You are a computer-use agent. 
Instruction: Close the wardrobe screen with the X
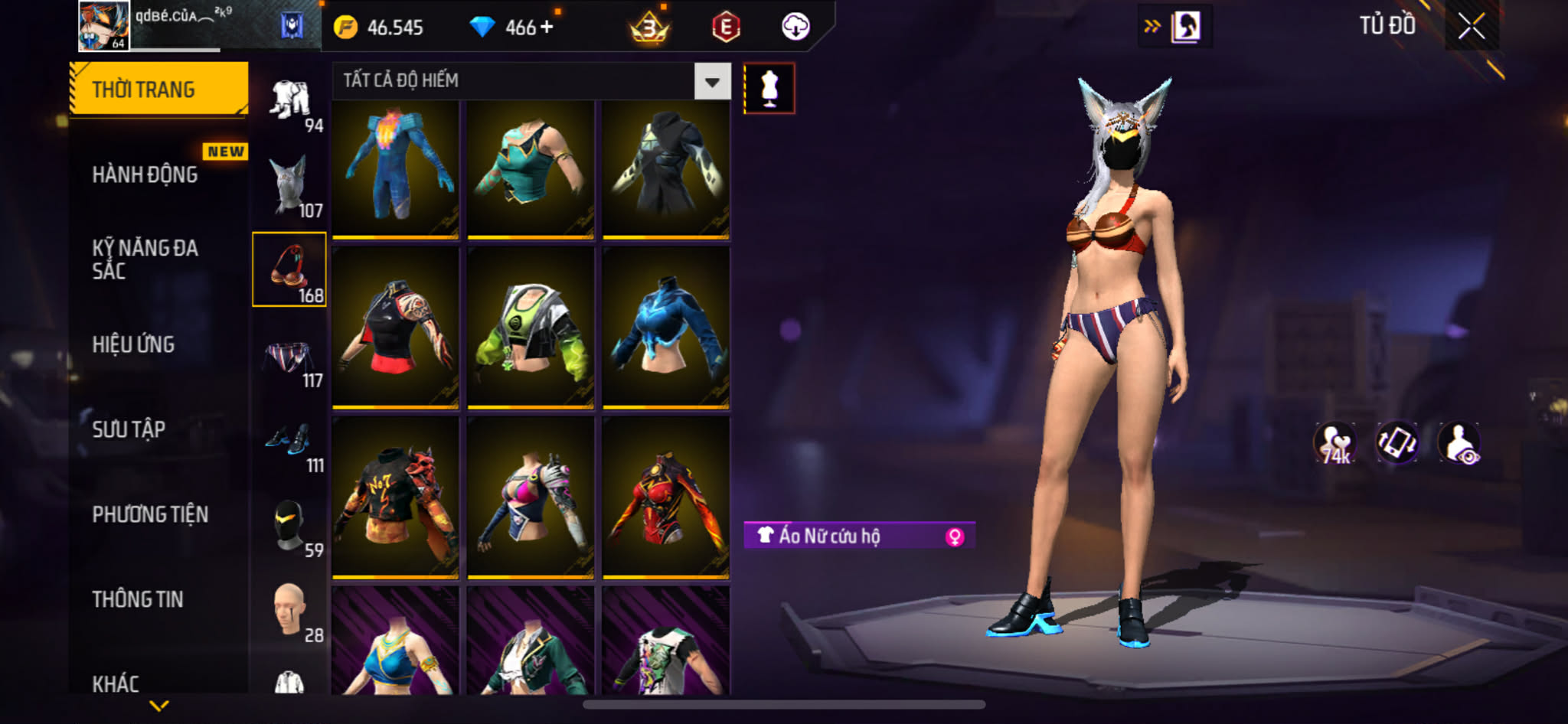tap(1471, 28)
